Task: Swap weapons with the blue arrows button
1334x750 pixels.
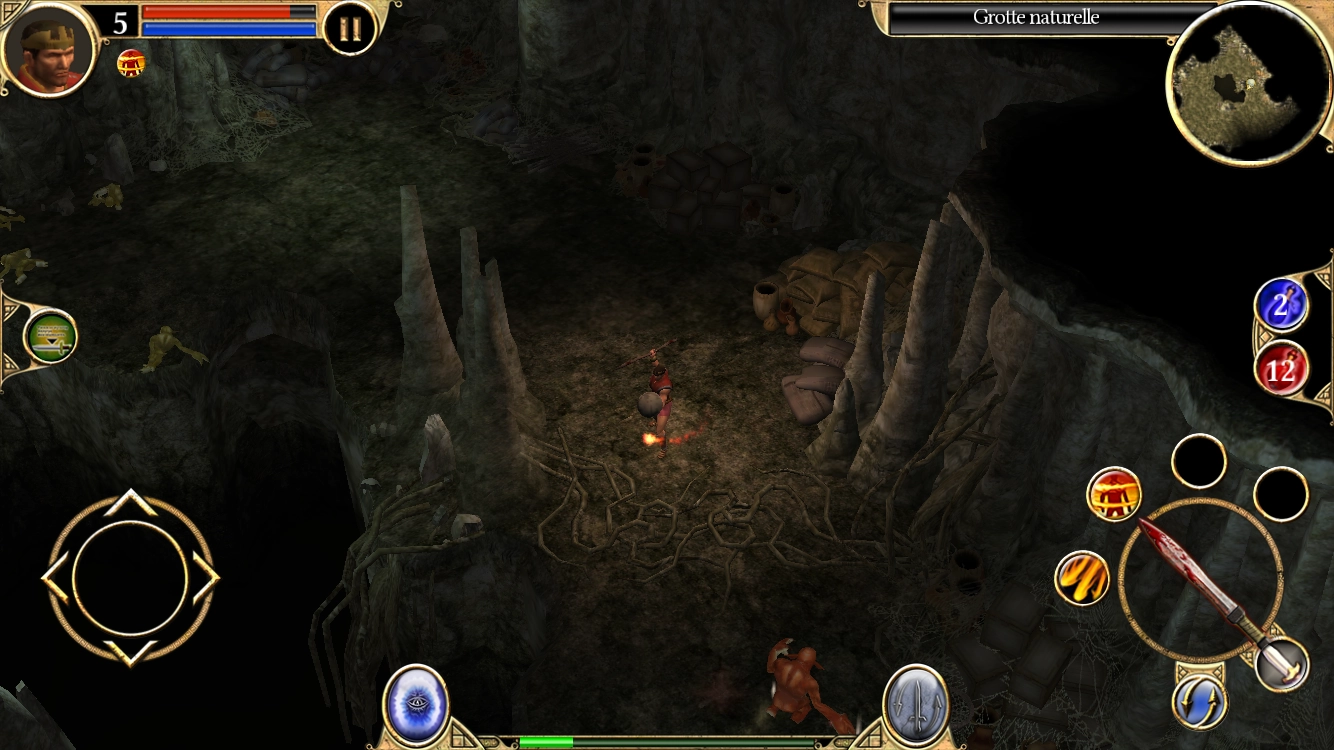Action: point(1199,702)
